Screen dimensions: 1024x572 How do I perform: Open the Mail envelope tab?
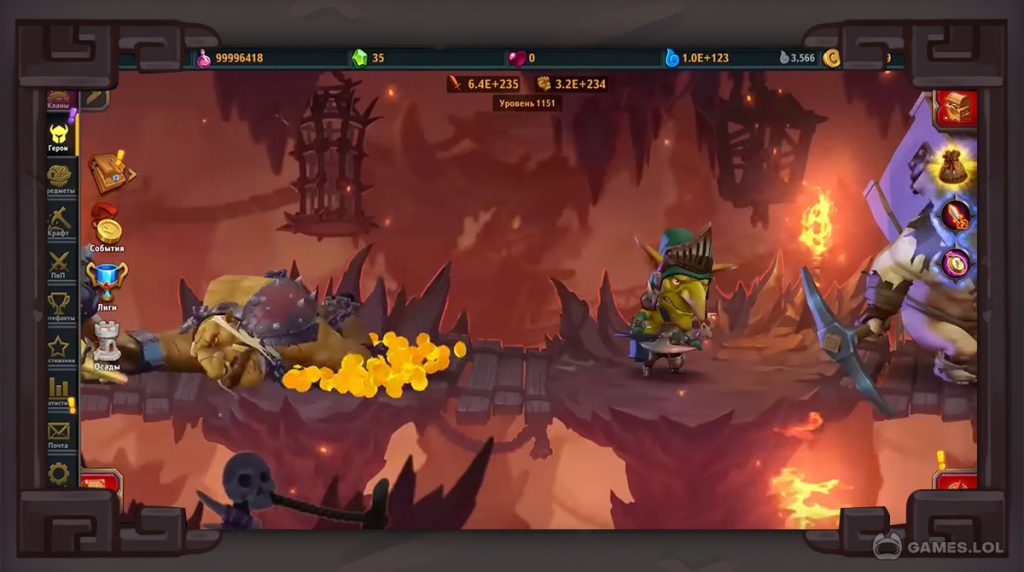tap(60, 434)
